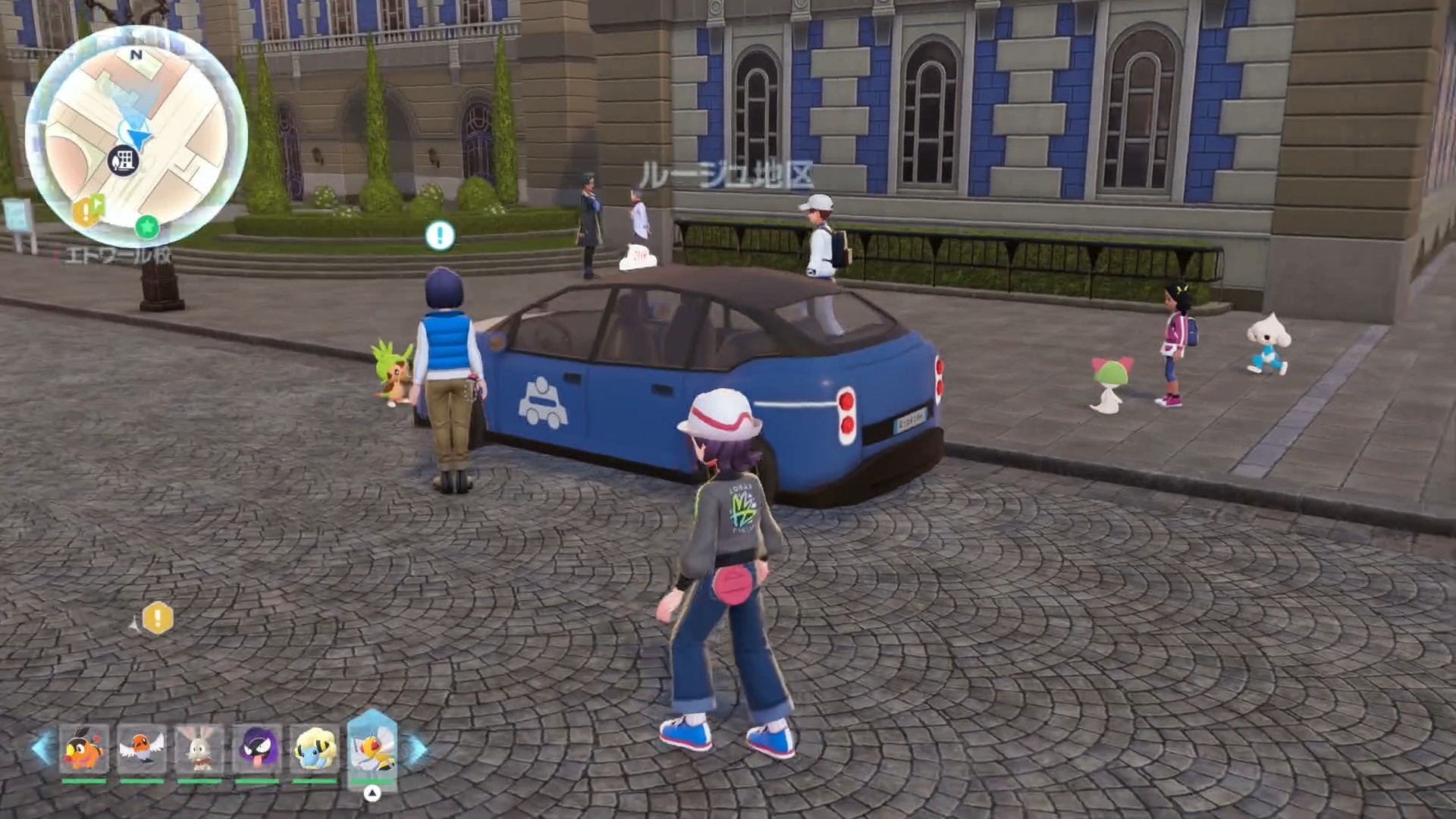This screenshot has width=1456, height=819.
Task: Click the building marker on the minimap
Action: click(x=123, y=161)
